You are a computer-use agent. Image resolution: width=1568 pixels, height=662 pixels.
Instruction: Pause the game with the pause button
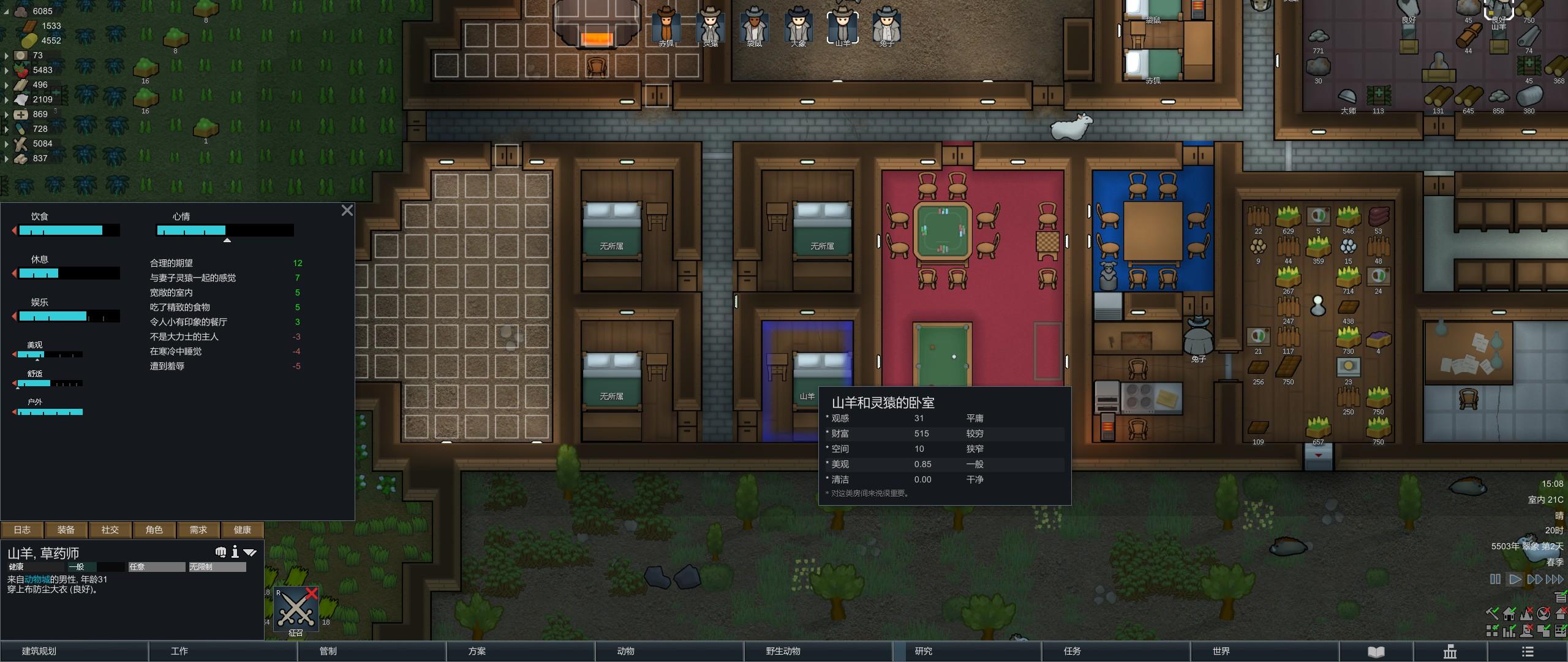click(x=1495, y=579)
